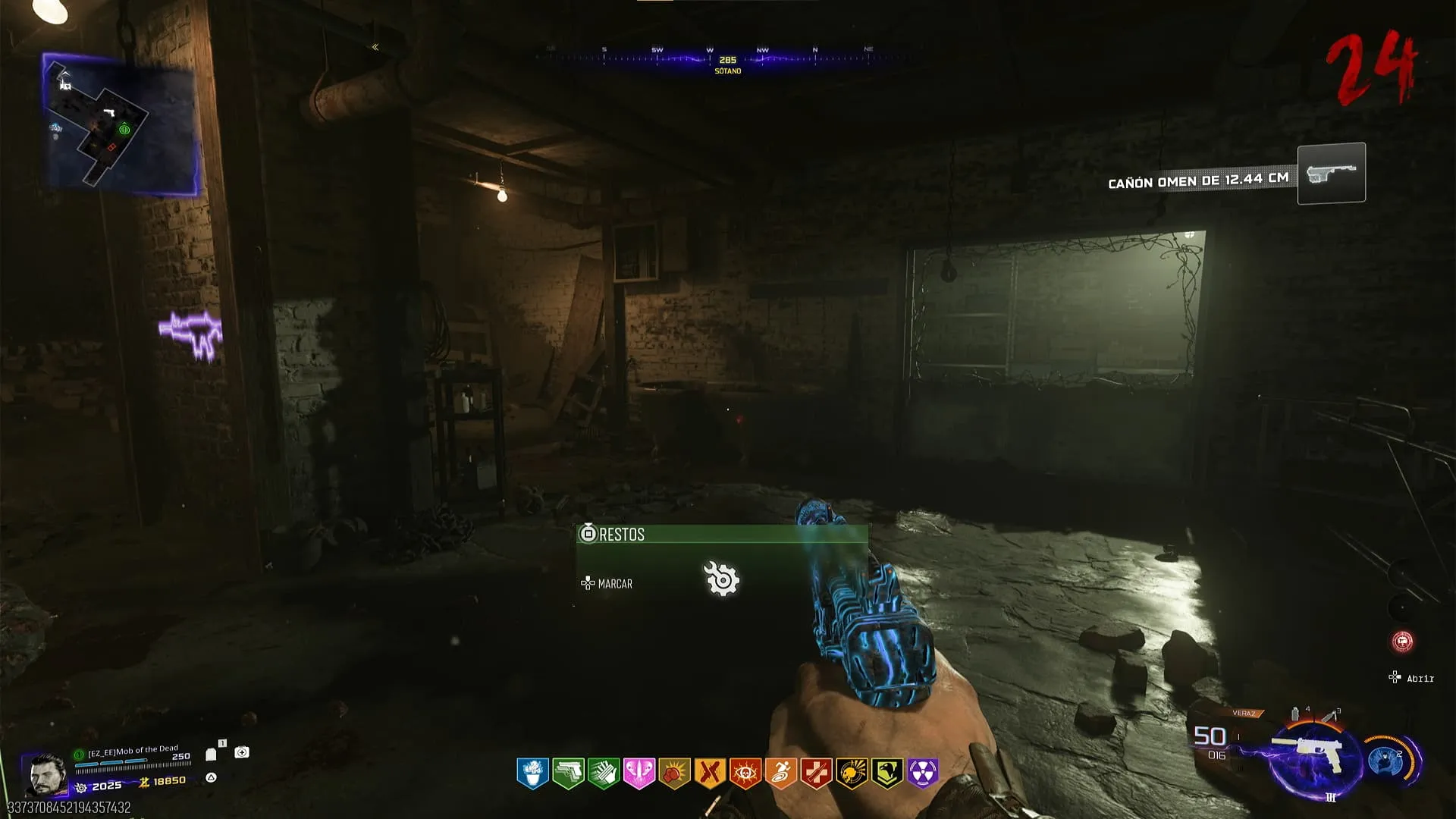Select the self-revive medkit icon

pos(242,752)
